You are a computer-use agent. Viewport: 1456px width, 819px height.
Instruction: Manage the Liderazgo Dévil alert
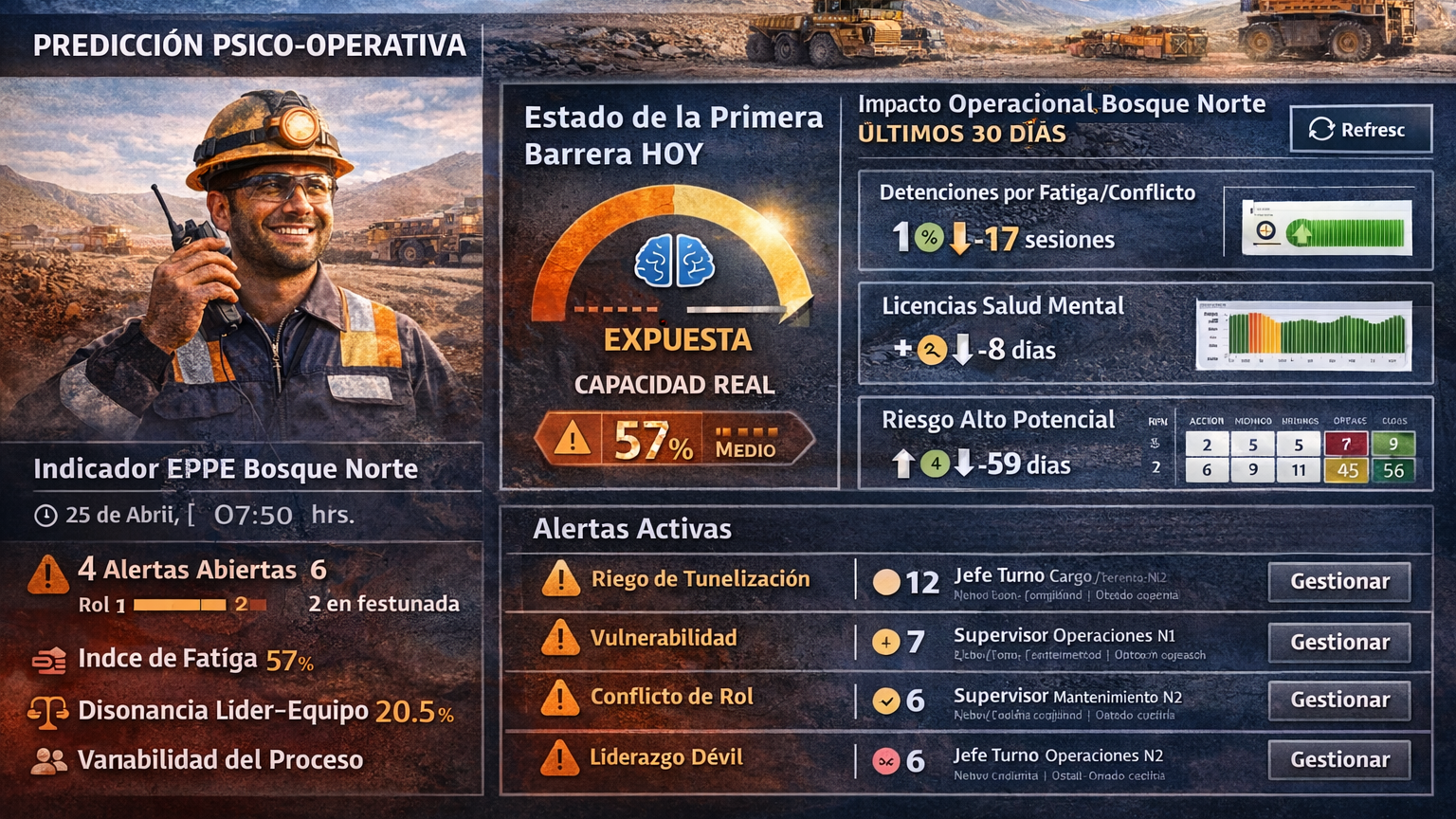pyautogui.click(x=1338, y=759)
